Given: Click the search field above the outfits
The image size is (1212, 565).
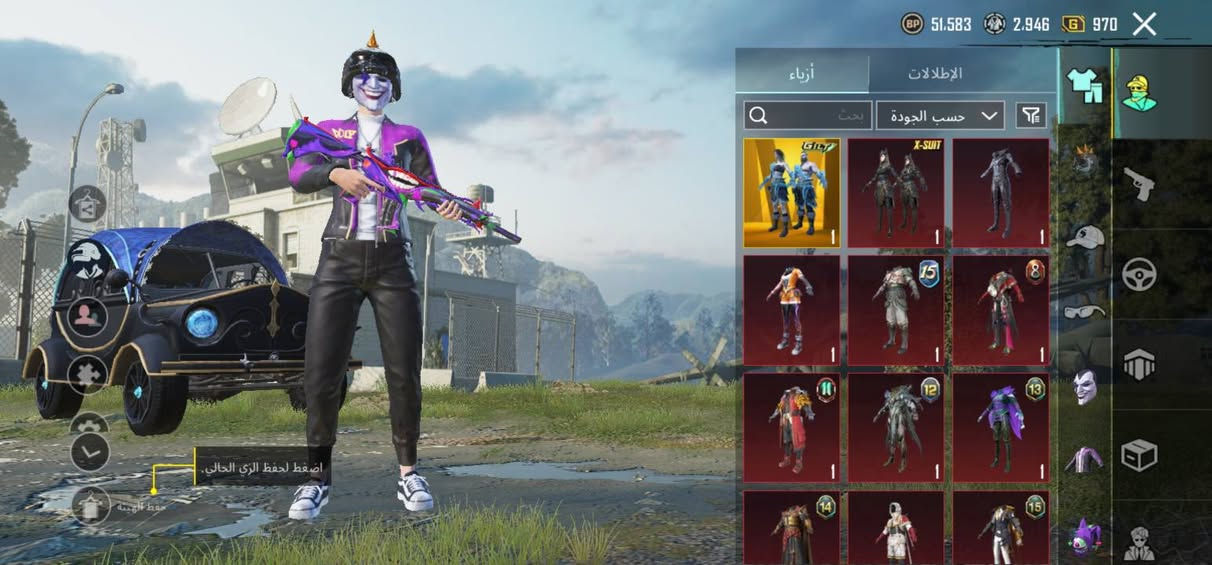Looking at the screenshot, I should point(806,115).
